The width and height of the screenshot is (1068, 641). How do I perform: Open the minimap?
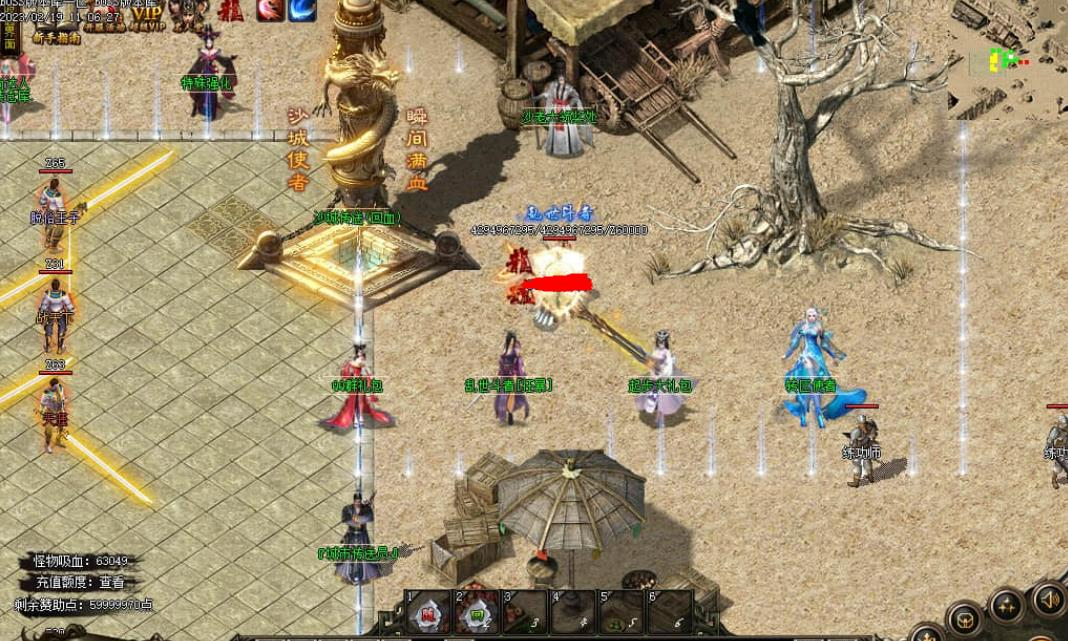[x=1007, y=60]
